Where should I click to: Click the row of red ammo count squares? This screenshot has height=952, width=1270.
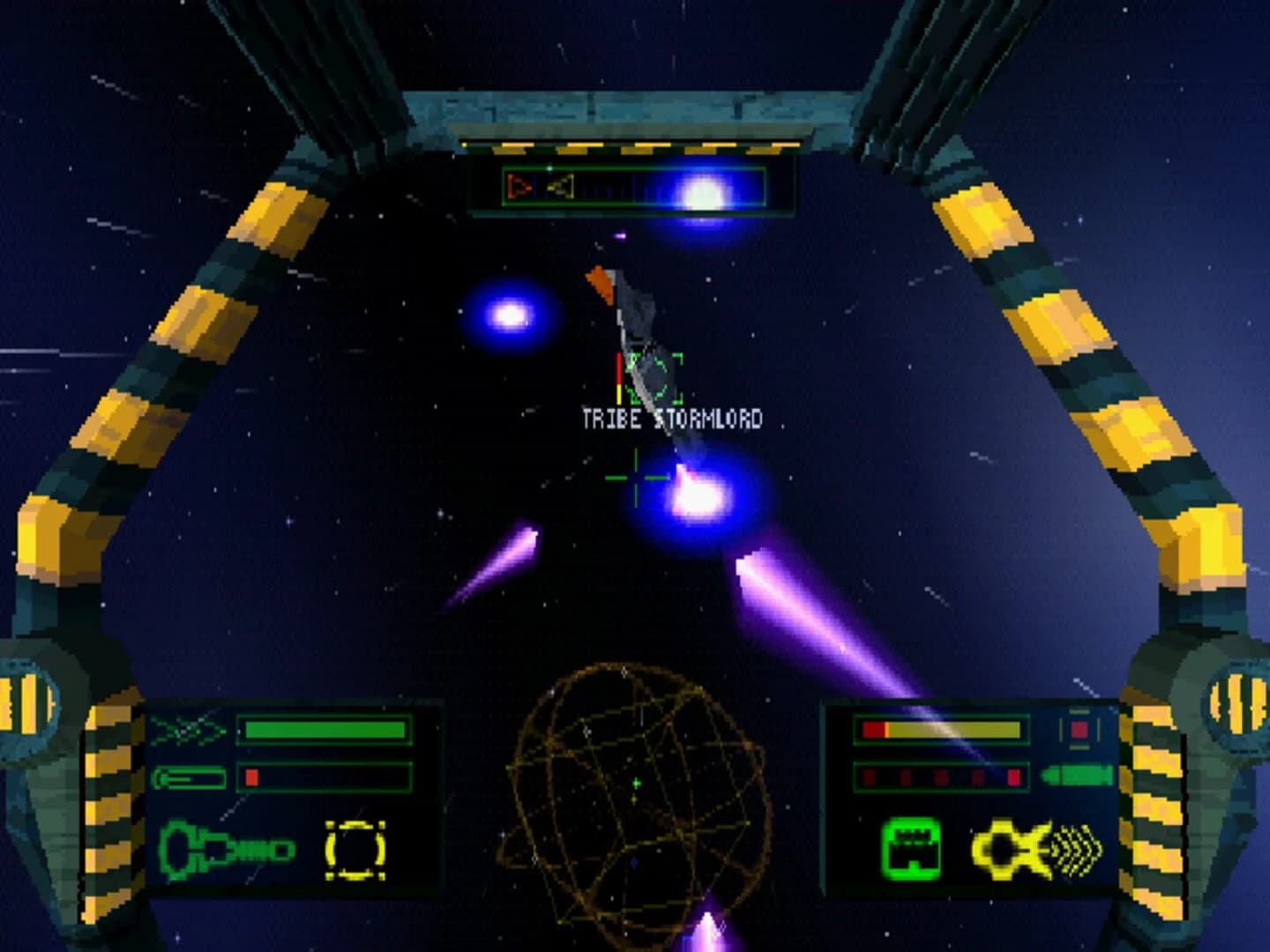939,776
